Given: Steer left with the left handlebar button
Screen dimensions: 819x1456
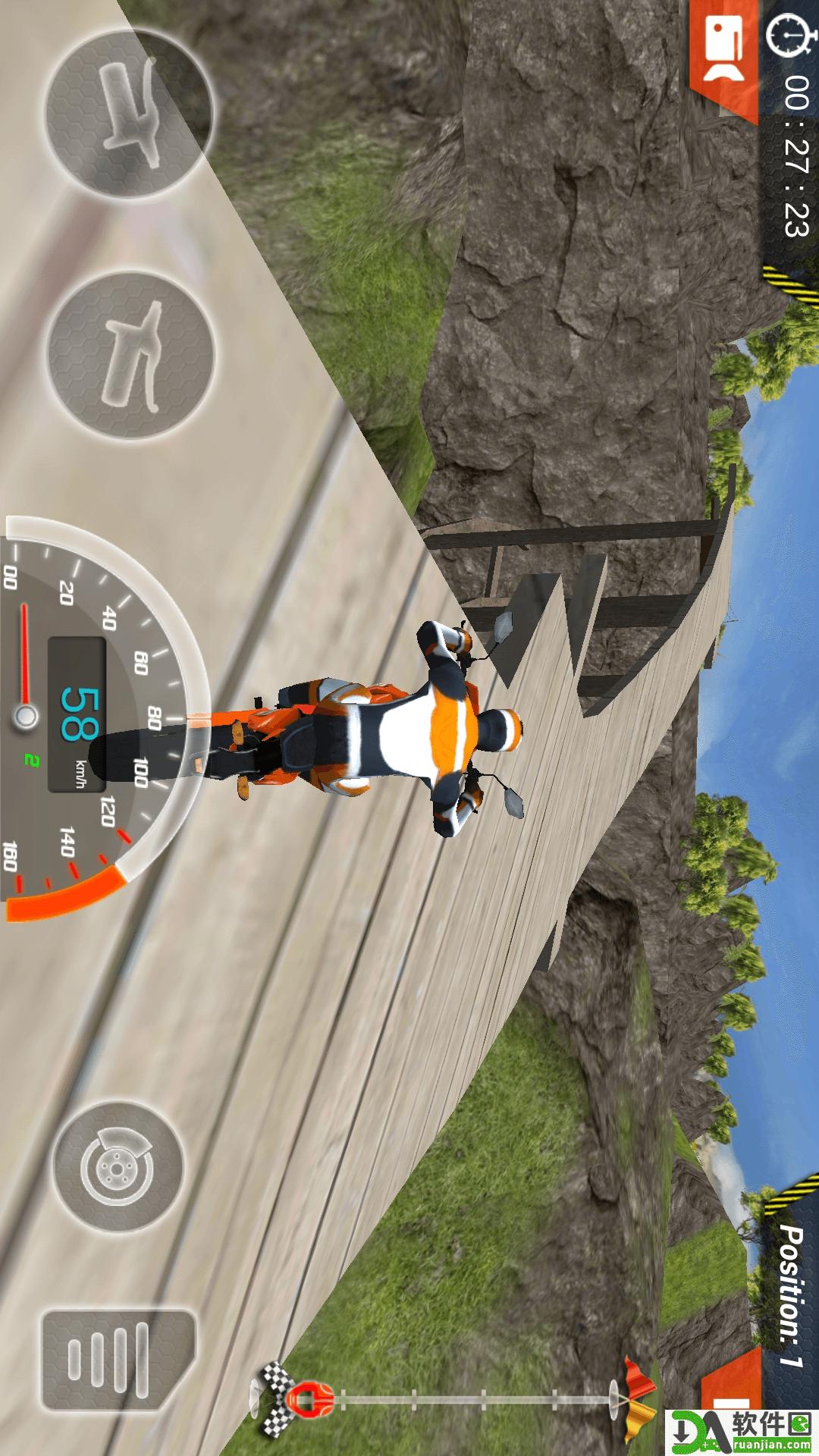Looking at the screenshot, I should [x=127, y=112].
